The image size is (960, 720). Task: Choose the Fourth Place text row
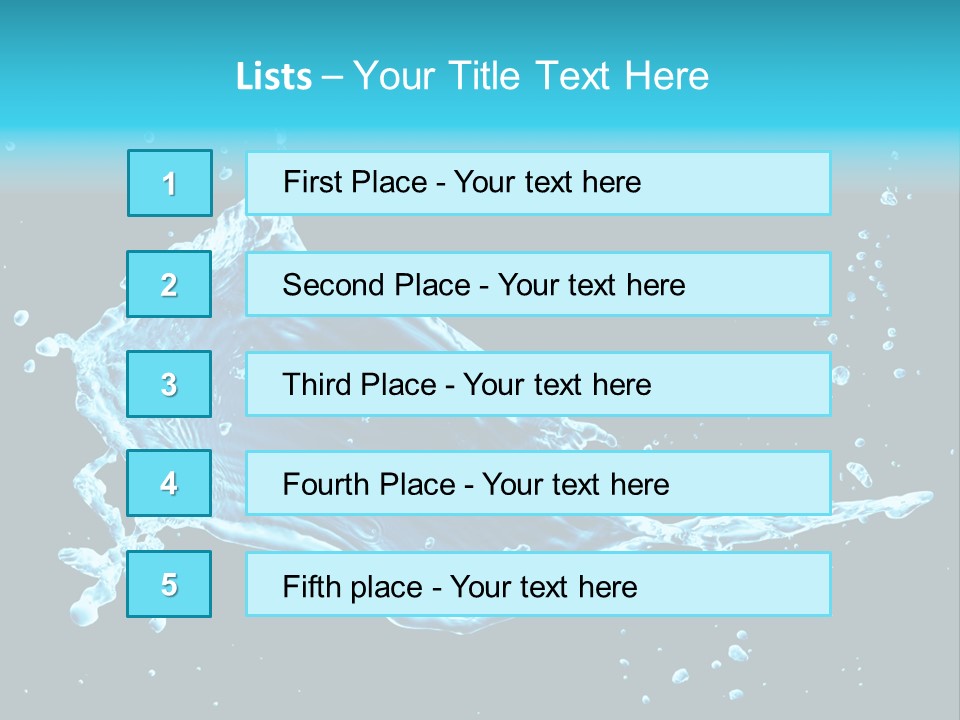[538, 483]
